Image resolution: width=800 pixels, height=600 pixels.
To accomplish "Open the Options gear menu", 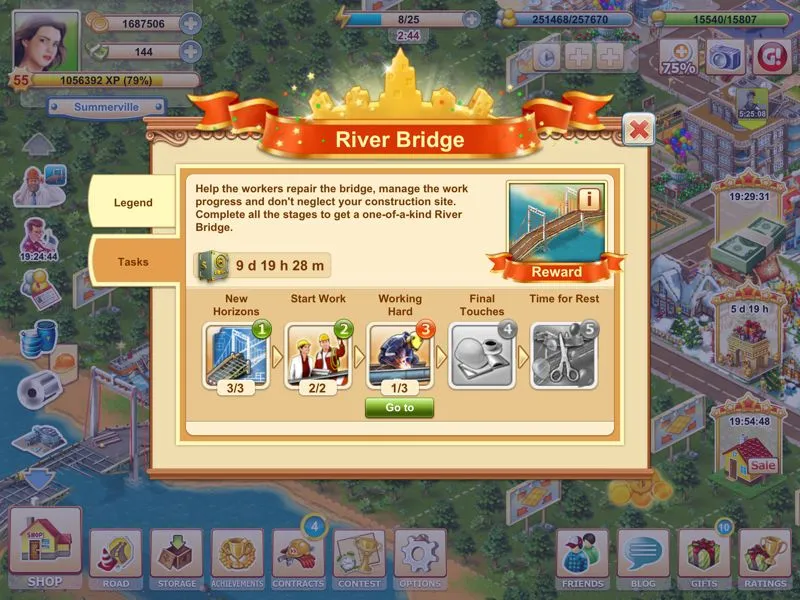I will (x=420, y=558).
